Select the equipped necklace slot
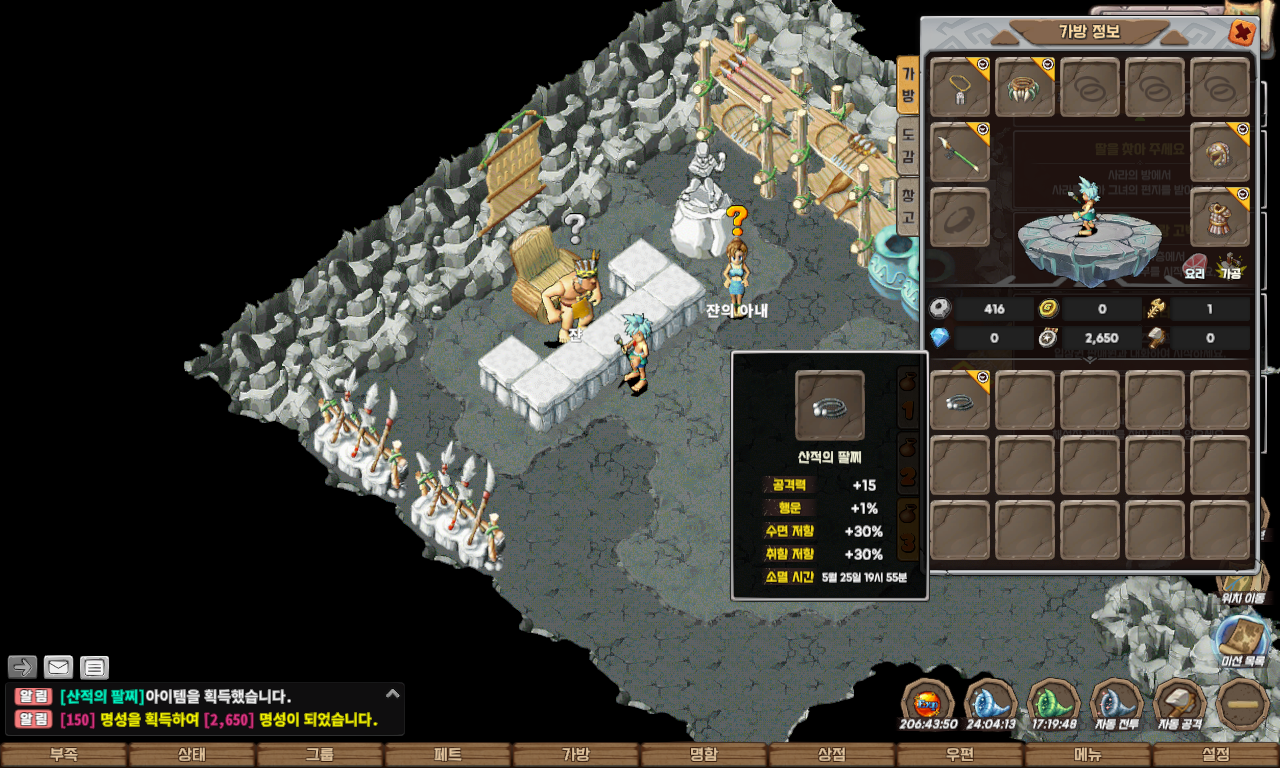 (960, 88)
